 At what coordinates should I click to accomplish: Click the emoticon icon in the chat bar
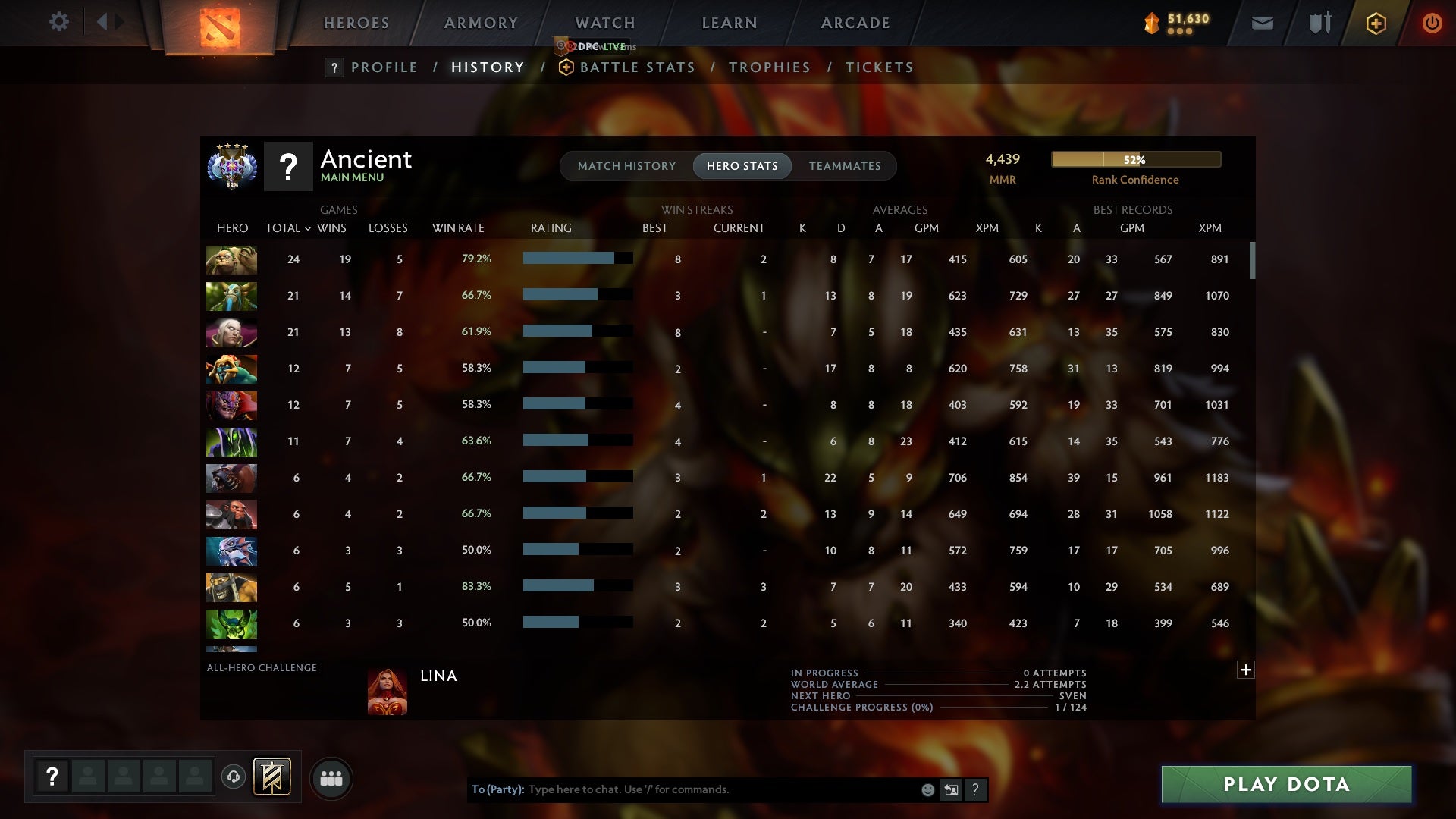(927, 789)
